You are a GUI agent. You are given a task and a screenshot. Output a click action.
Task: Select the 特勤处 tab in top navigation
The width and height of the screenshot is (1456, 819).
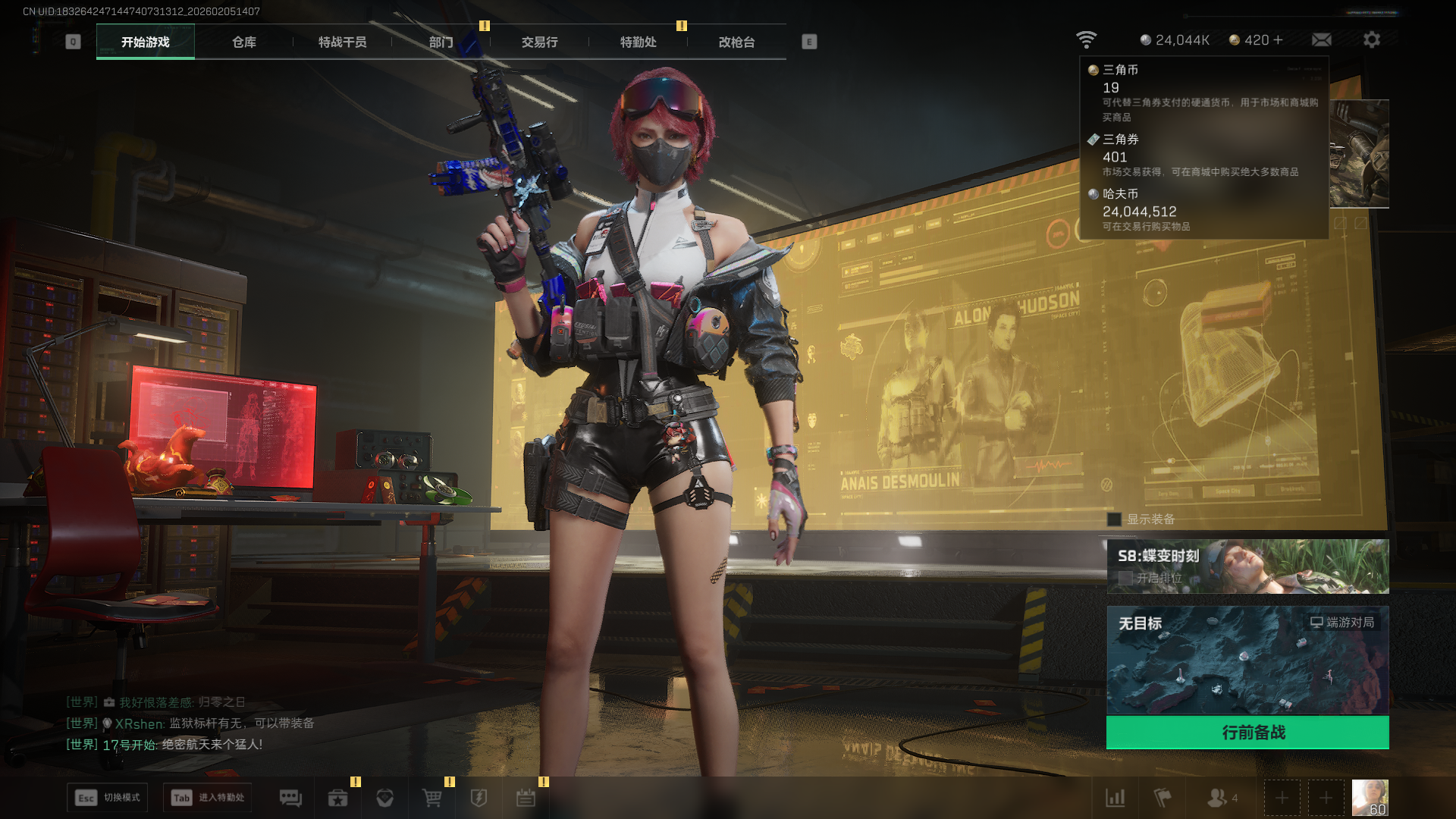pos(638,42)
